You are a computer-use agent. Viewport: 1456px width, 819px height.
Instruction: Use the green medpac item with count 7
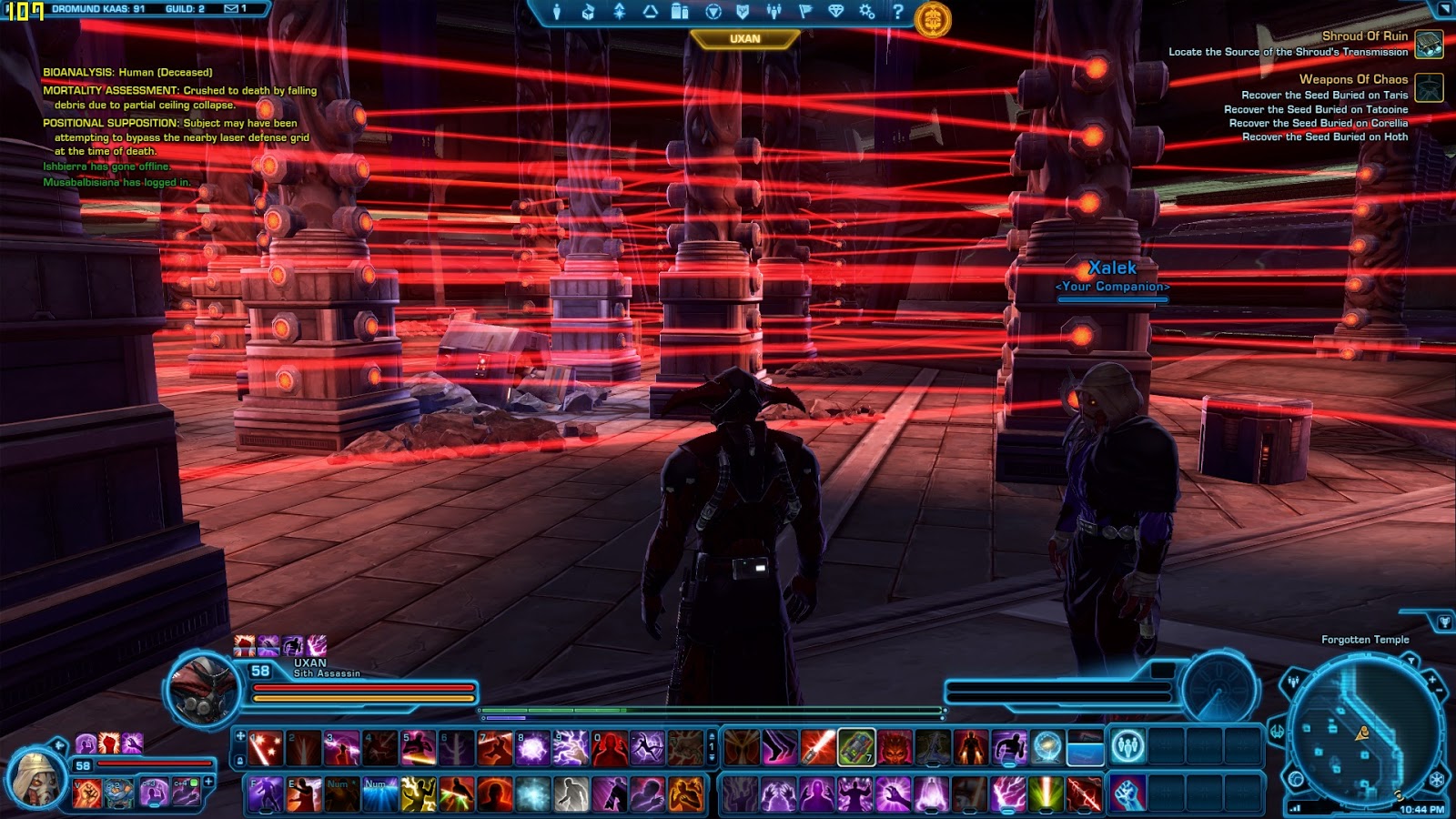coord(856,748)
